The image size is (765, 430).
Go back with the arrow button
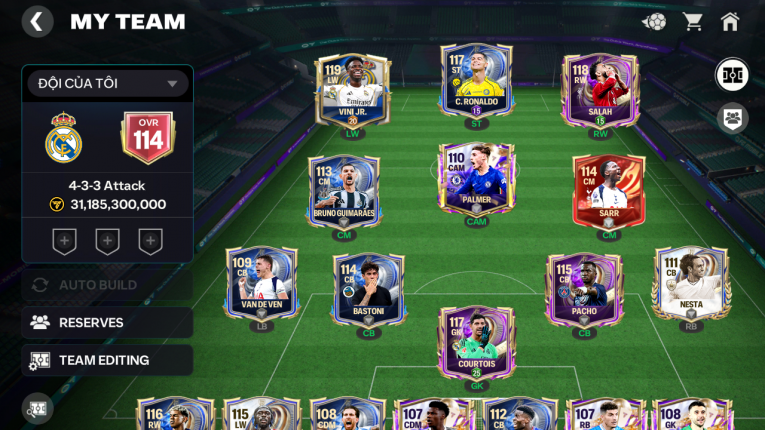(37, 22)
